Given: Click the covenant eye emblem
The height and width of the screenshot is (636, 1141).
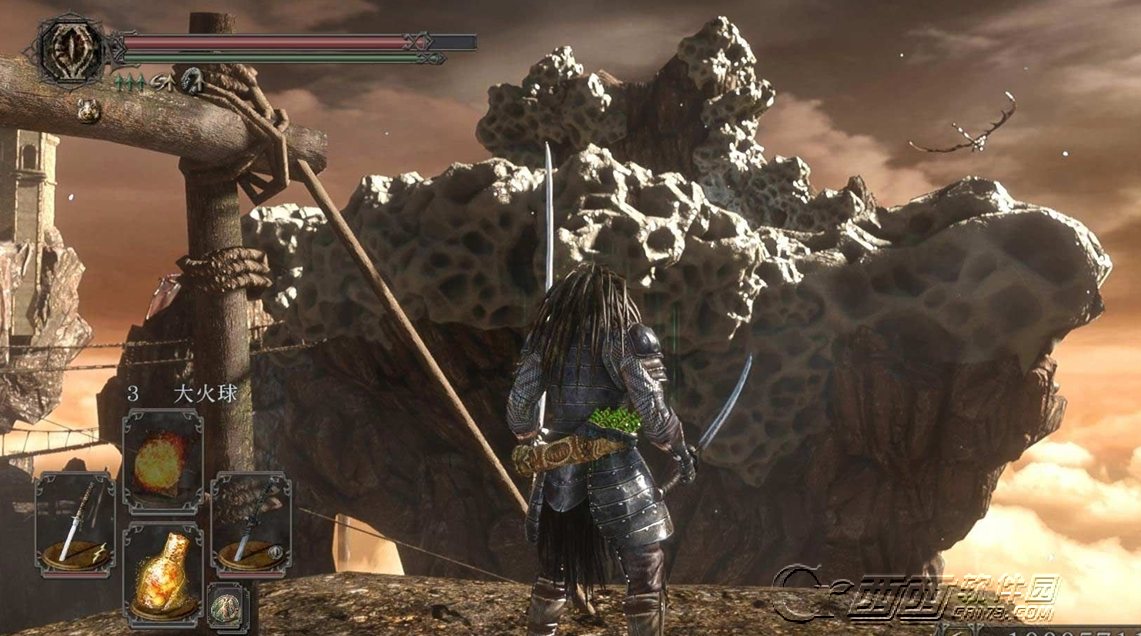Looking at the screenshot, I should pyautogui.click(x=72, y=47).
